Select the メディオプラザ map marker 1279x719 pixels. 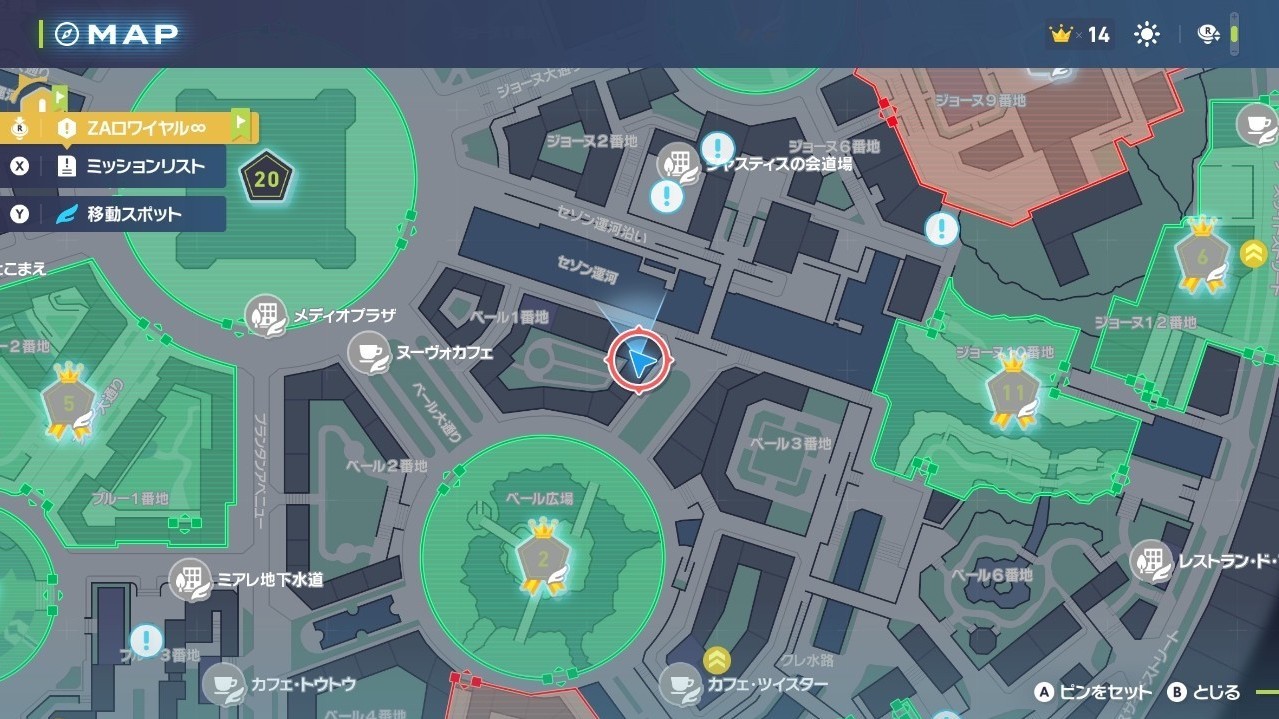point(267,316)
